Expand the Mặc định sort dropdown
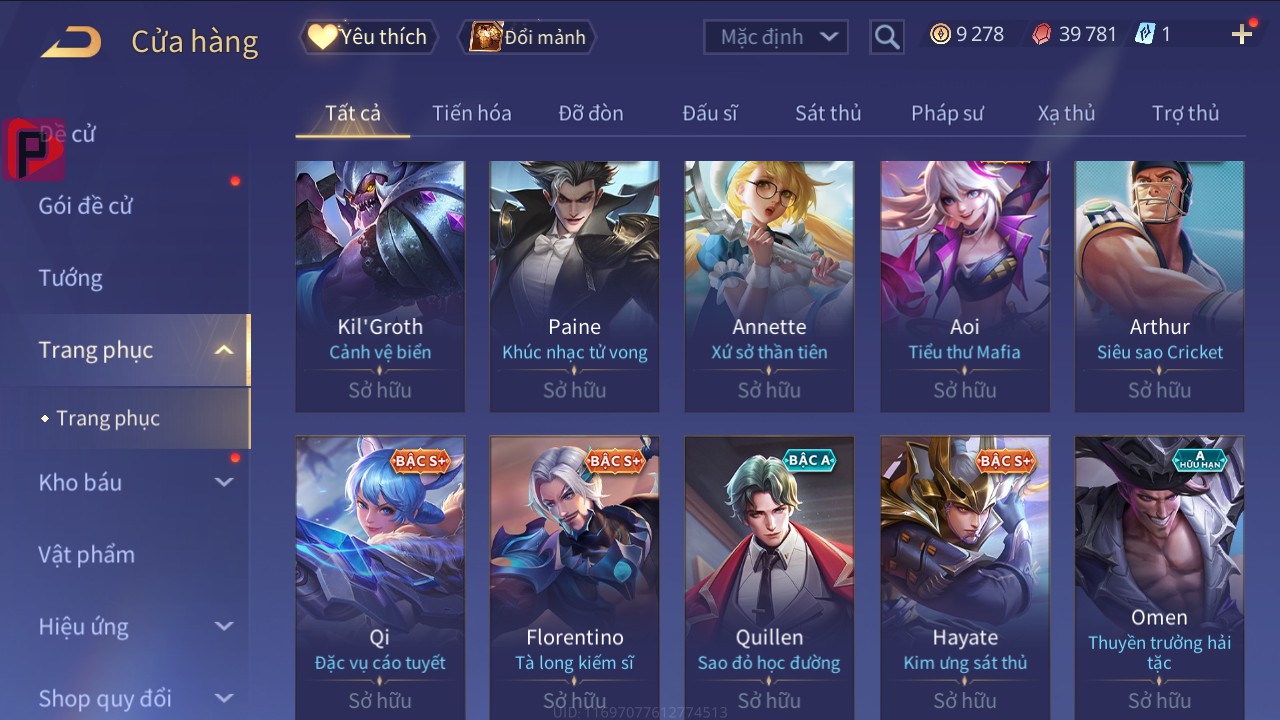The width and height of the screenshot is (1280, 720). pos(776,37)
